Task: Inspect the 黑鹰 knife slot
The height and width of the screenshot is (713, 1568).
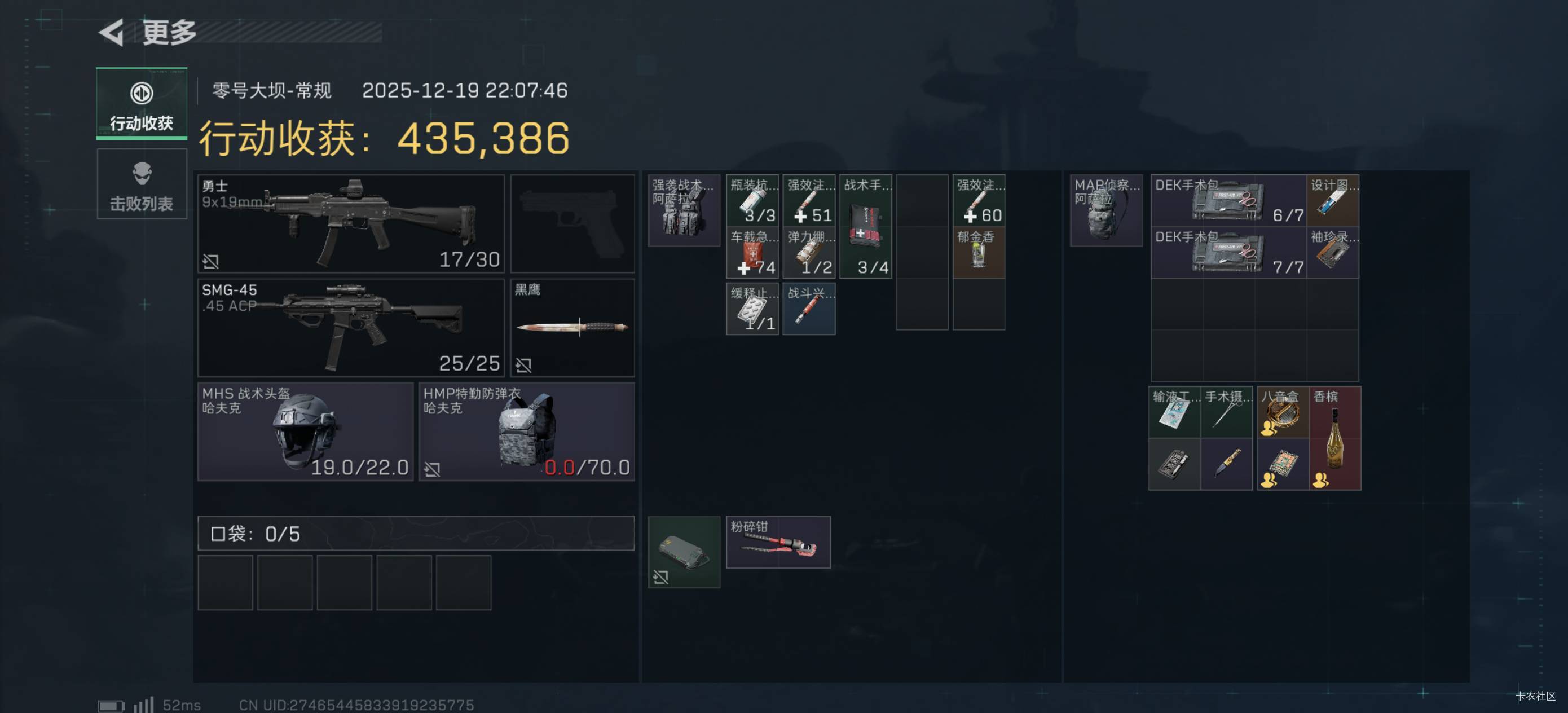Action: pos(572,328)
